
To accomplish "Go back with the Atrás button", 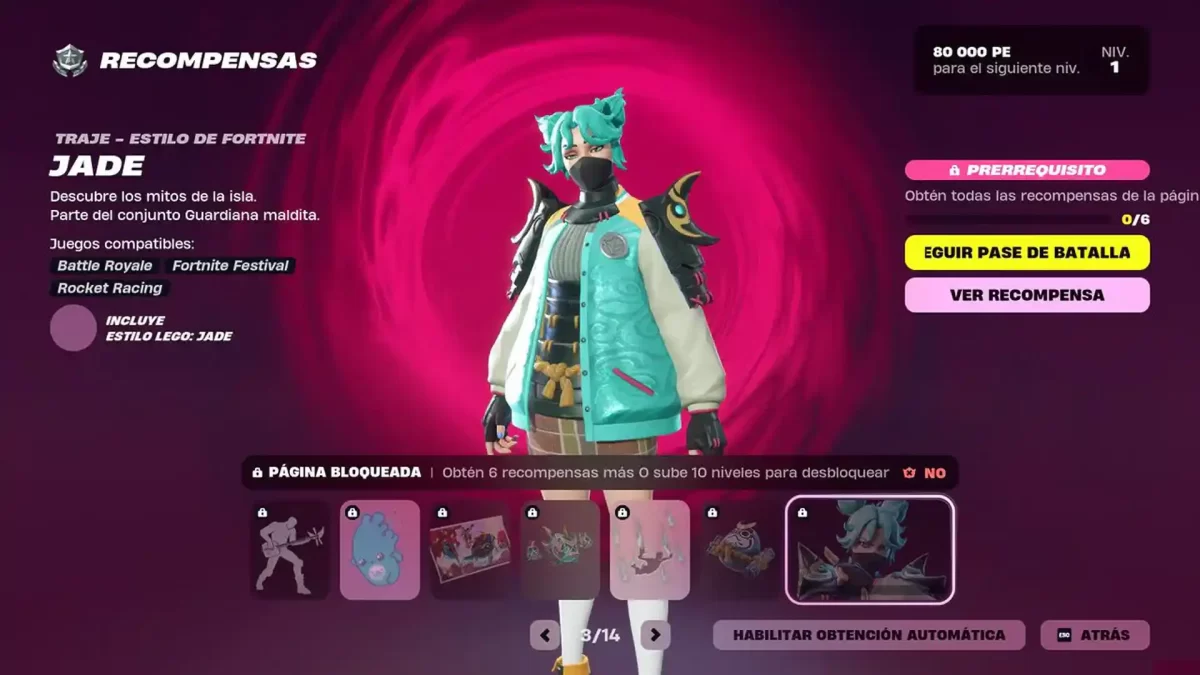I will click(1095, 635).
